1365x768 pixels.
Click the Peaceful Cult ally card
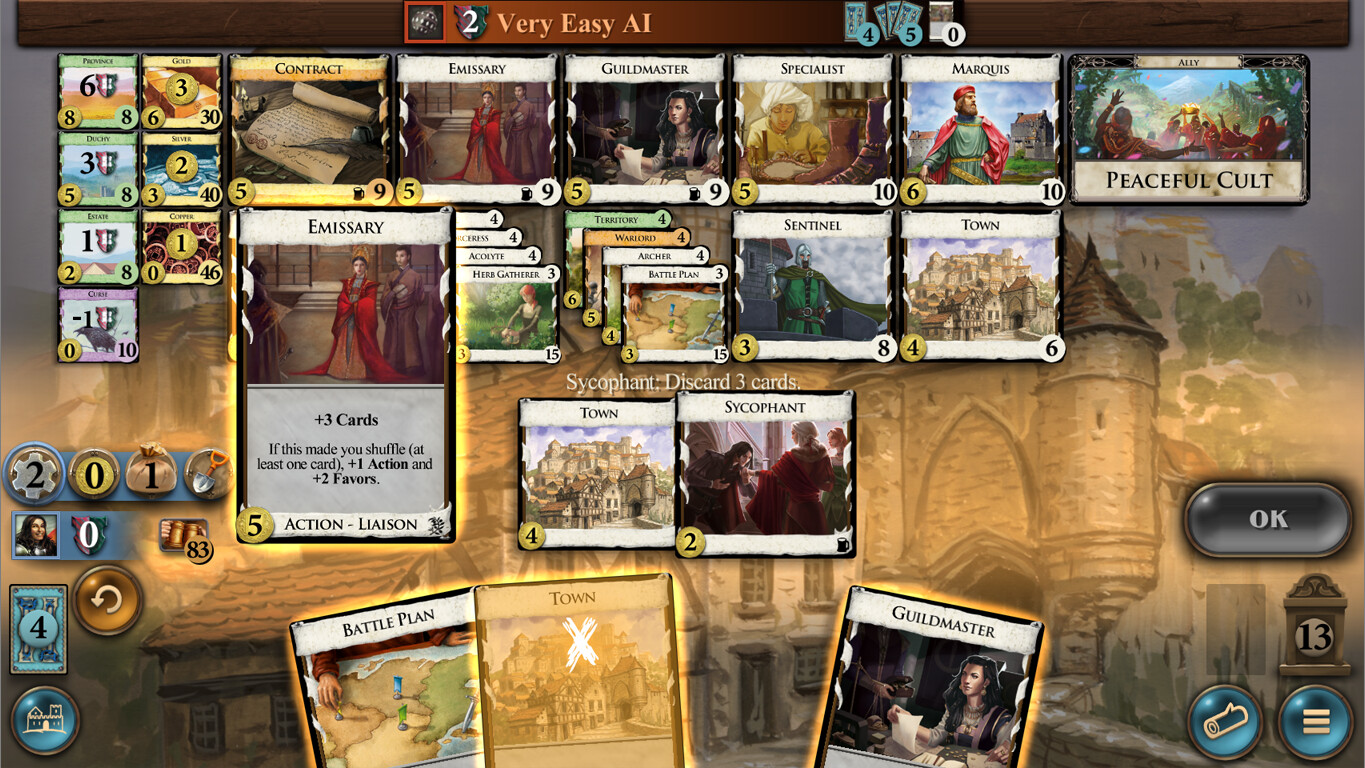pos(1188,130)
